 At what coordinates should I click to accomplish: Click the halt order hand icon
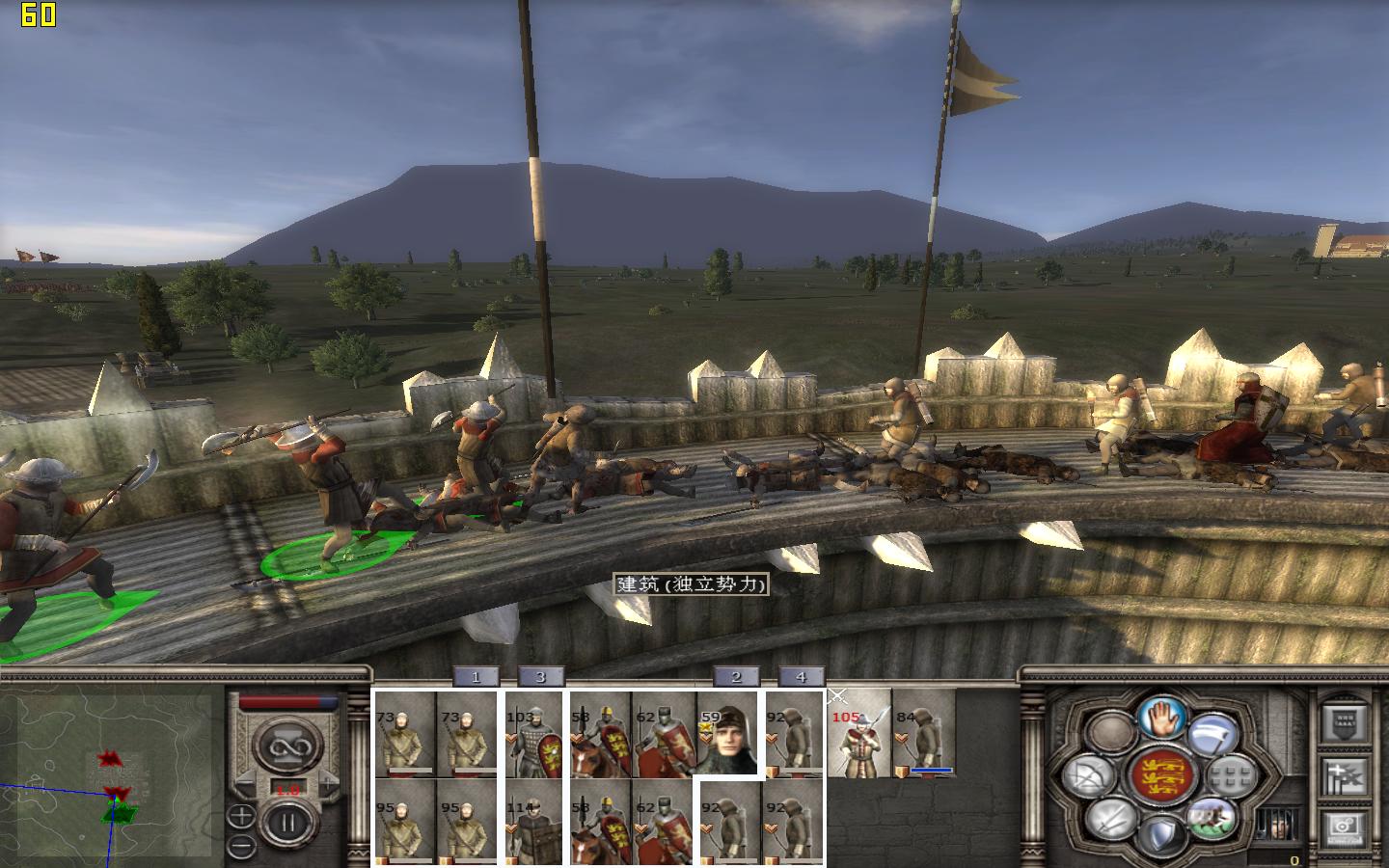[1161, 717]
